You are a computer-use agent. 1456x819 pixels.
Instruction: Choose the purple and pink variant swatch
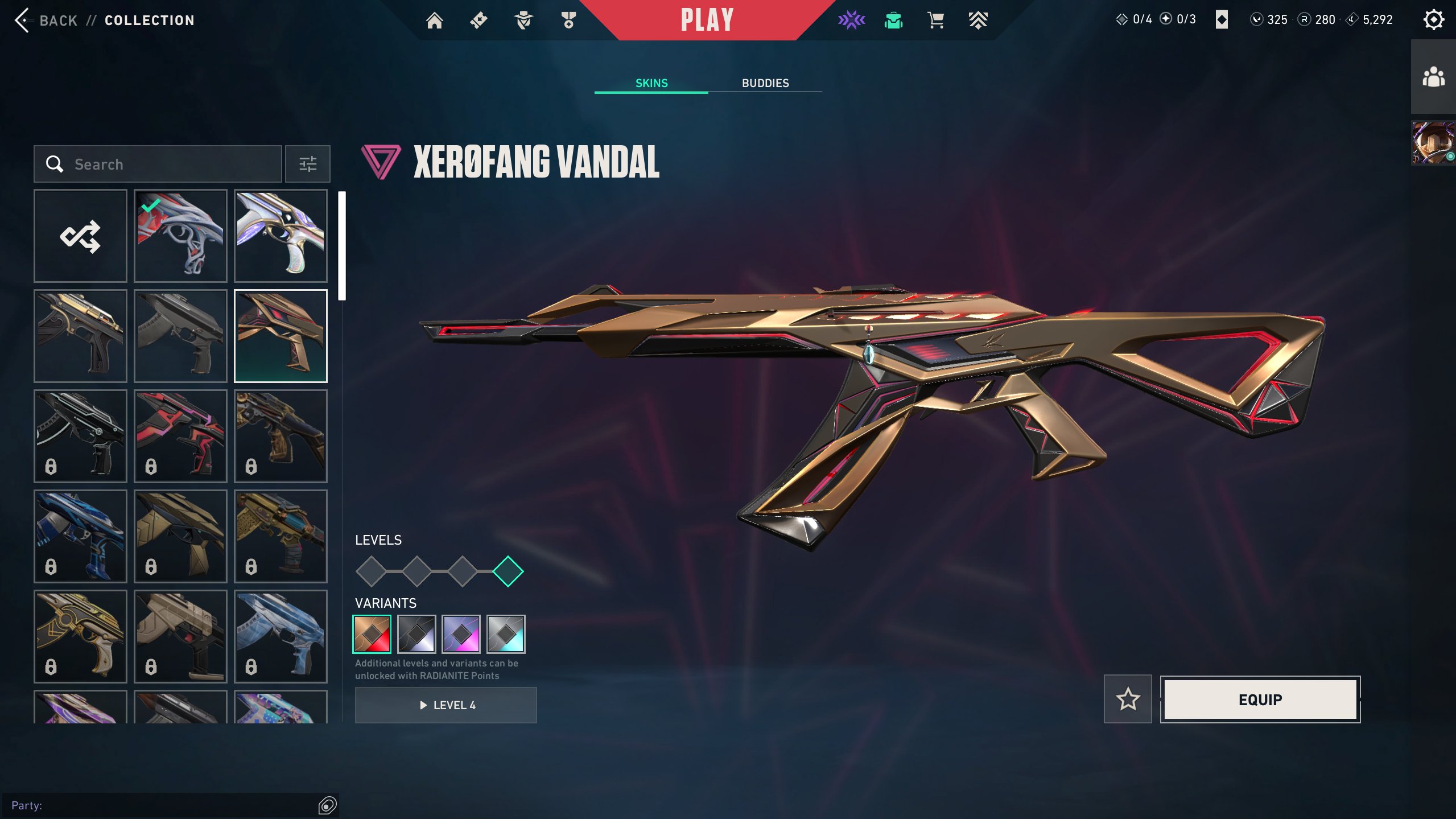(x=461, y=634)
